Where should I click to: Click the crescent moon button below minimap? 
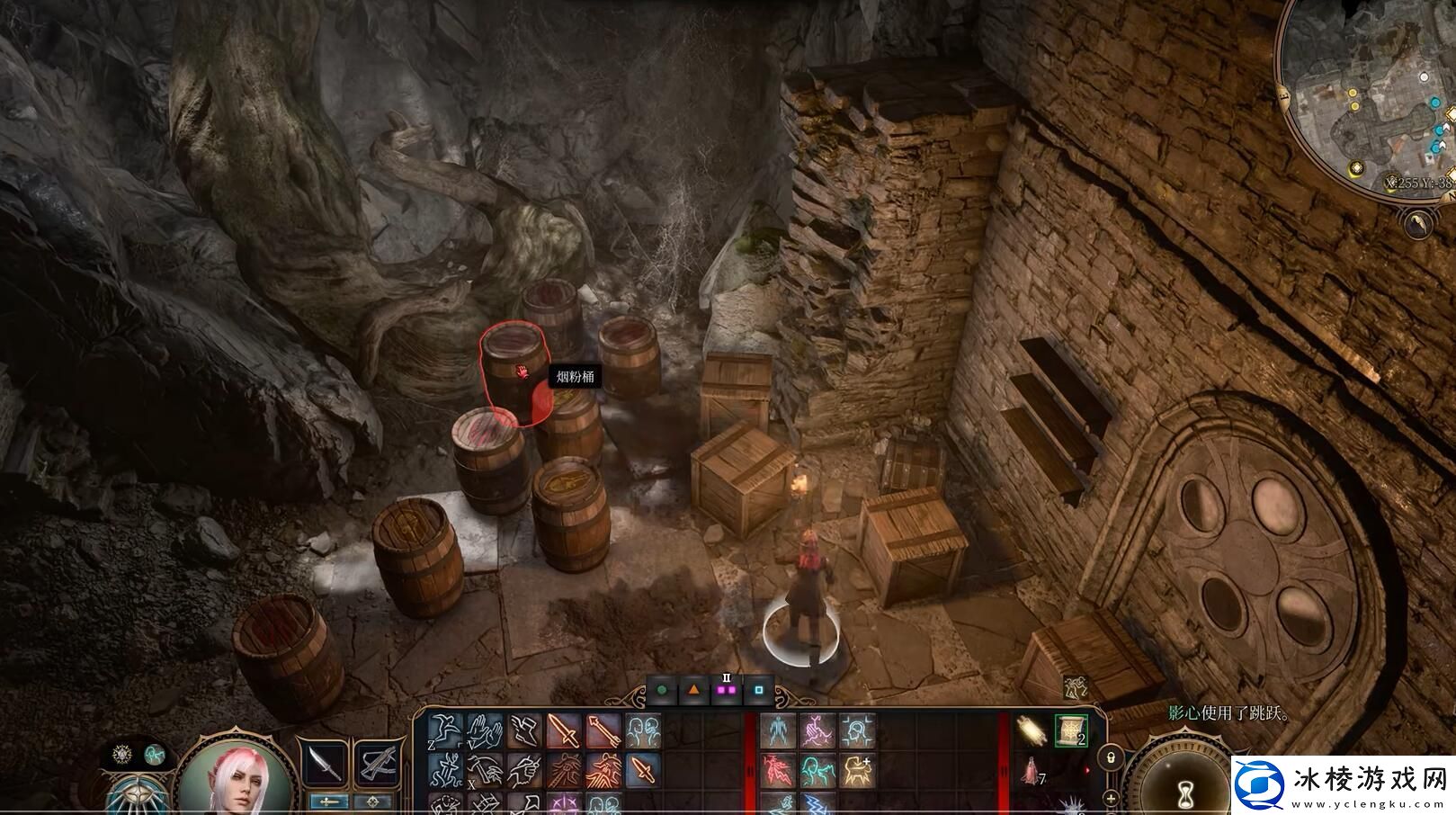pos(1419,223)
